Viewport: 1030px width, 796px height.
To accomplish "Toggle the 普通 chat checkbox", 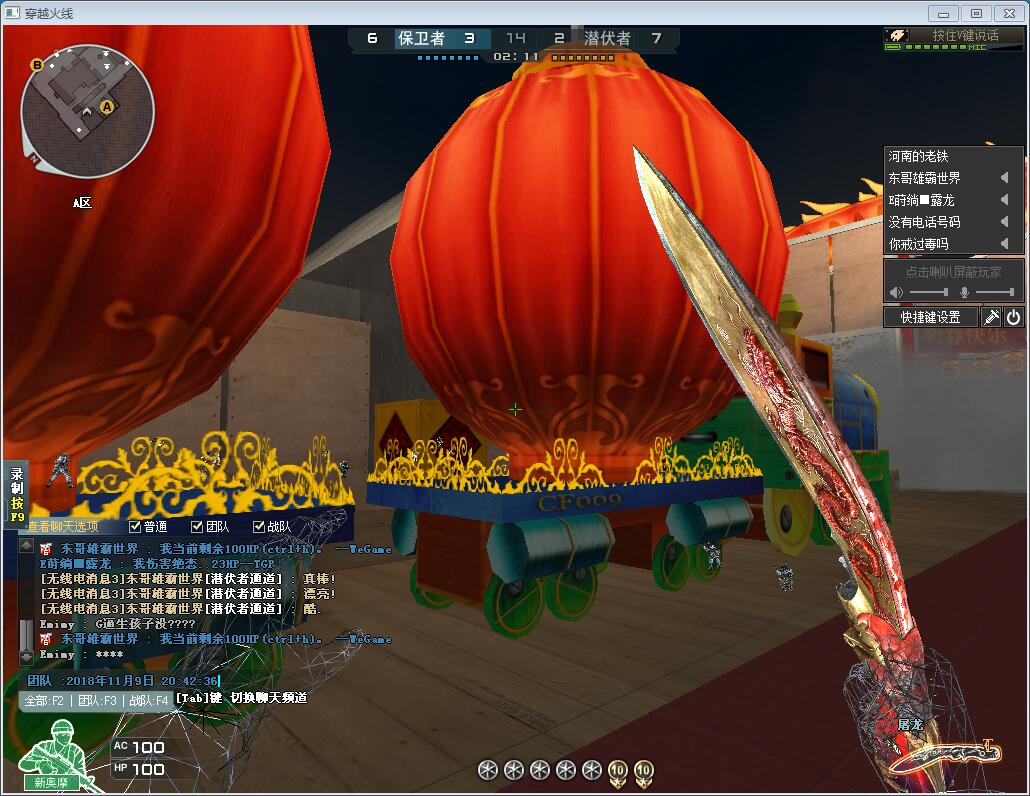I will pyautogui.click(x=135, y=527).
